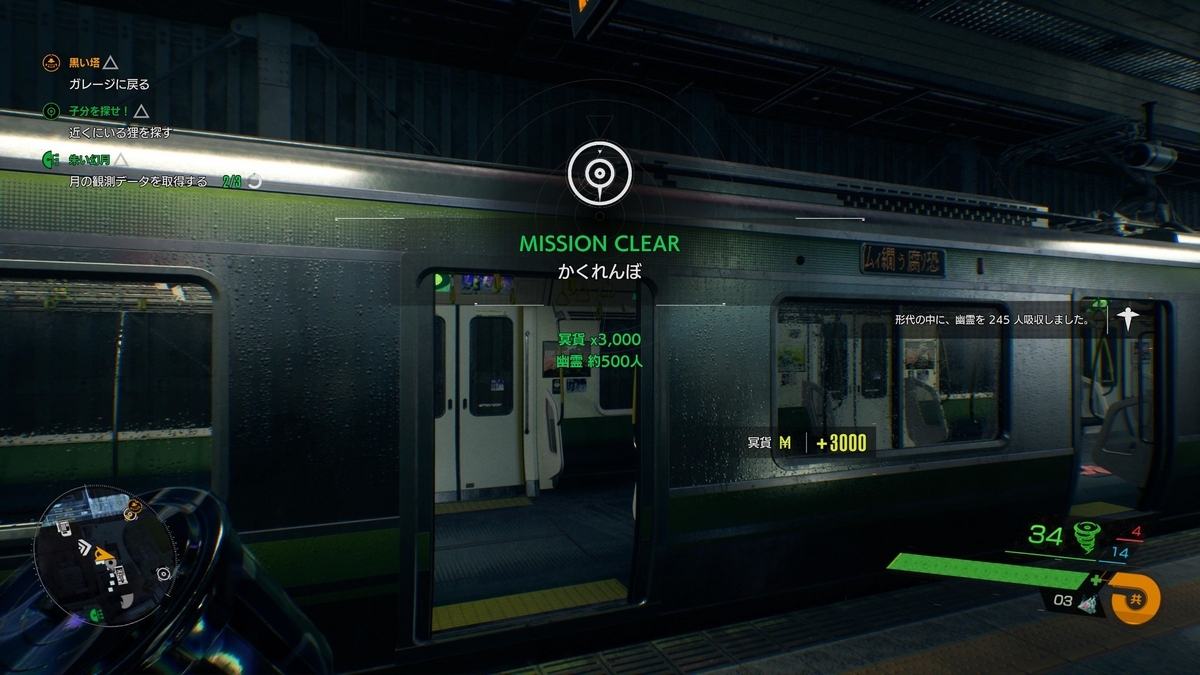Click the katashiro spirit absorbed notification icon
The width and height of the screenshot is (1200, 675).
tap(1129, 319)
